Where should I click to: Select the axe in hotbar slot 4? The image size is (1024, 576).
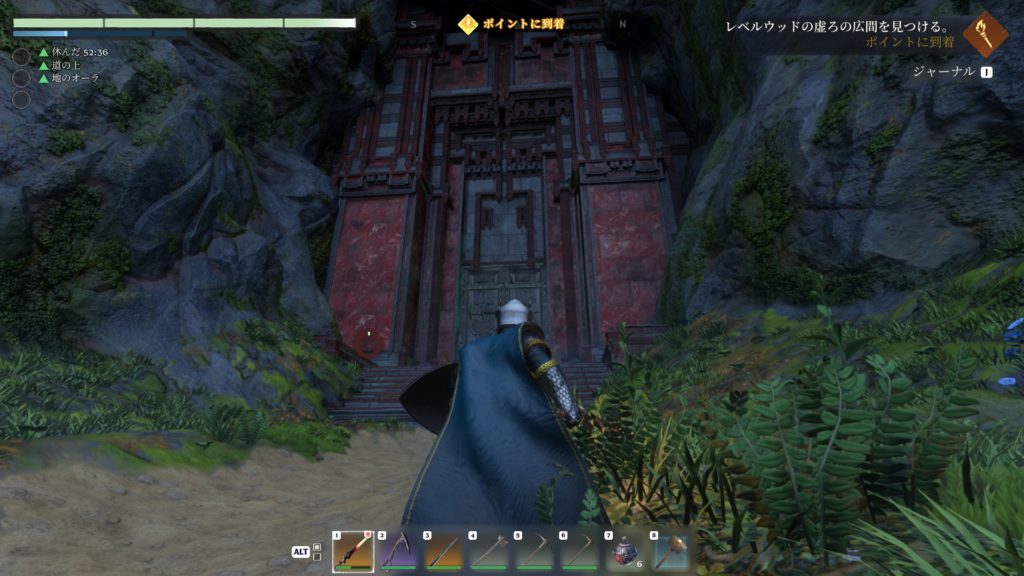pyautogui.click(x=489, y=550)
